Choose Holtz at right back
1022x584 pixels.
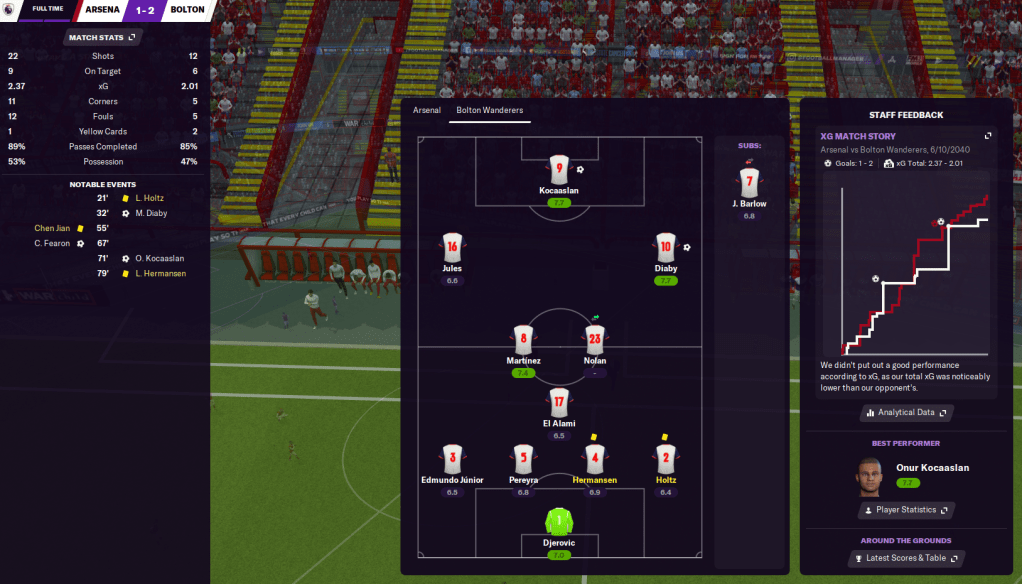(666, 460)
